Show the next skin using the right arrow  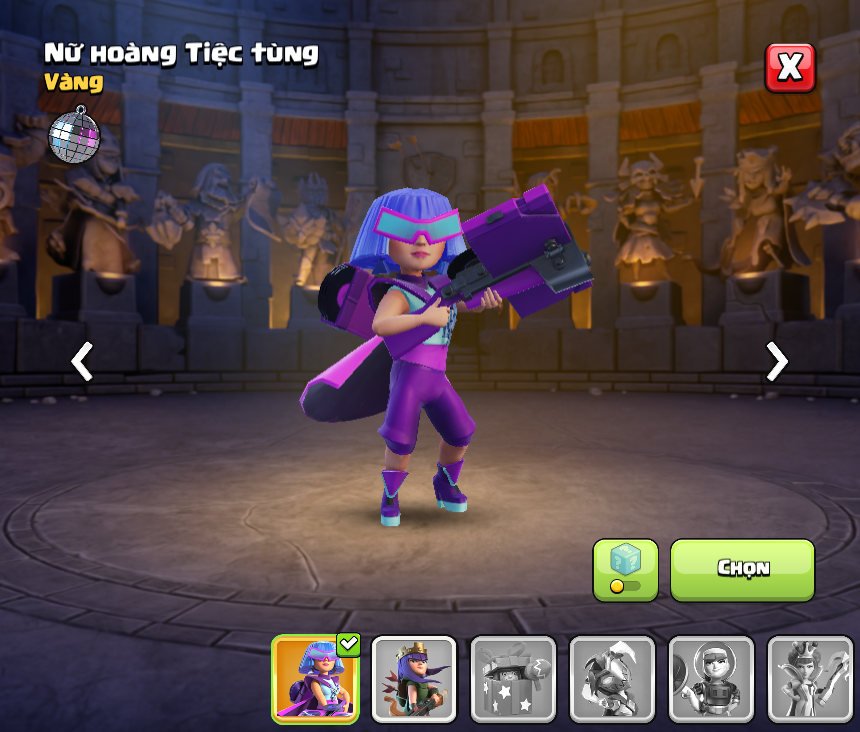tap(776, 361)
